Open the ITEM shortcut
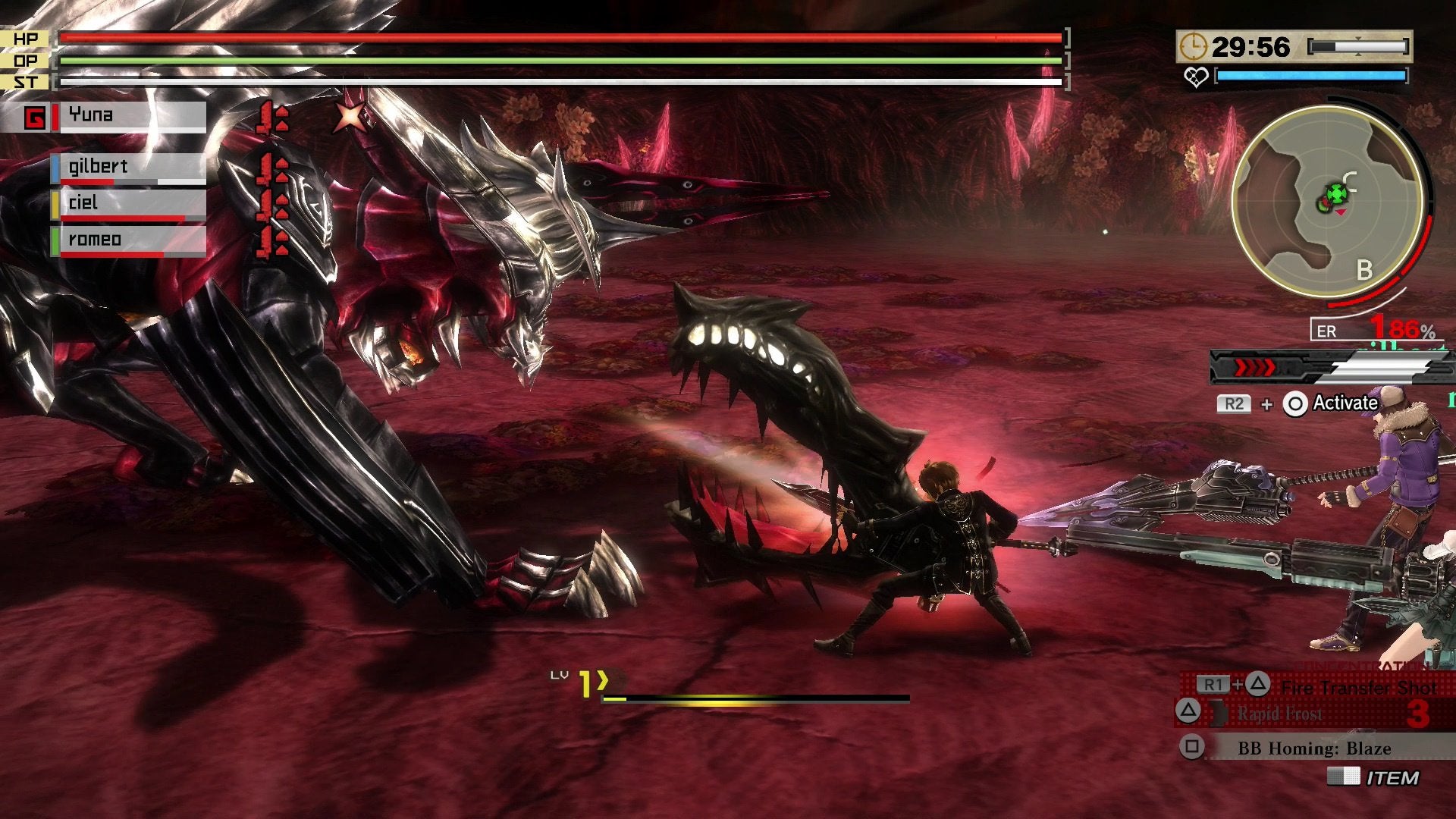 coord(1391,777)
